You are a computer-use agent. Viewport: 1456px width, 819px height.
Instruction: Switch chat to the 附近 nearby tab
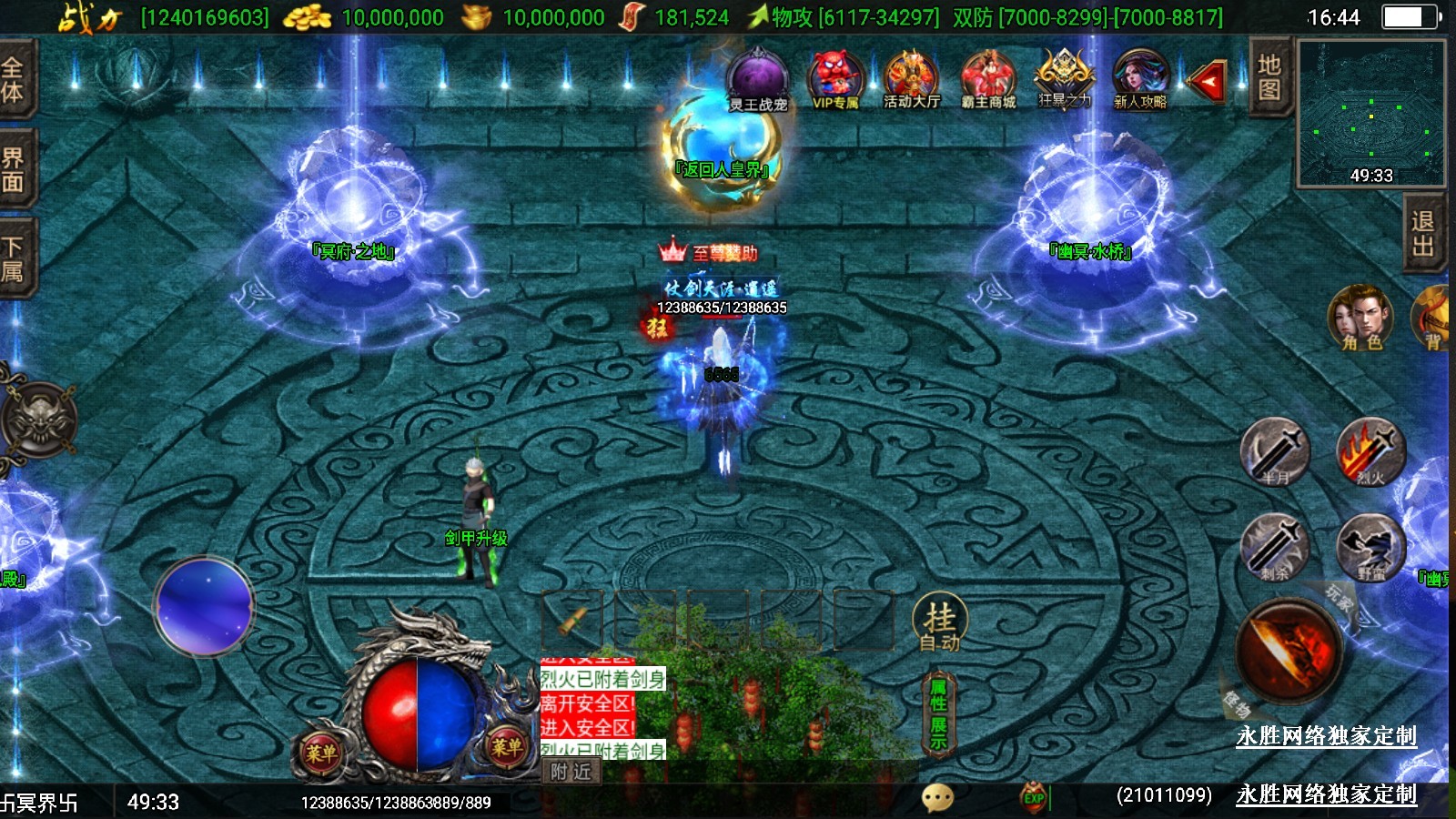point(571,772)
